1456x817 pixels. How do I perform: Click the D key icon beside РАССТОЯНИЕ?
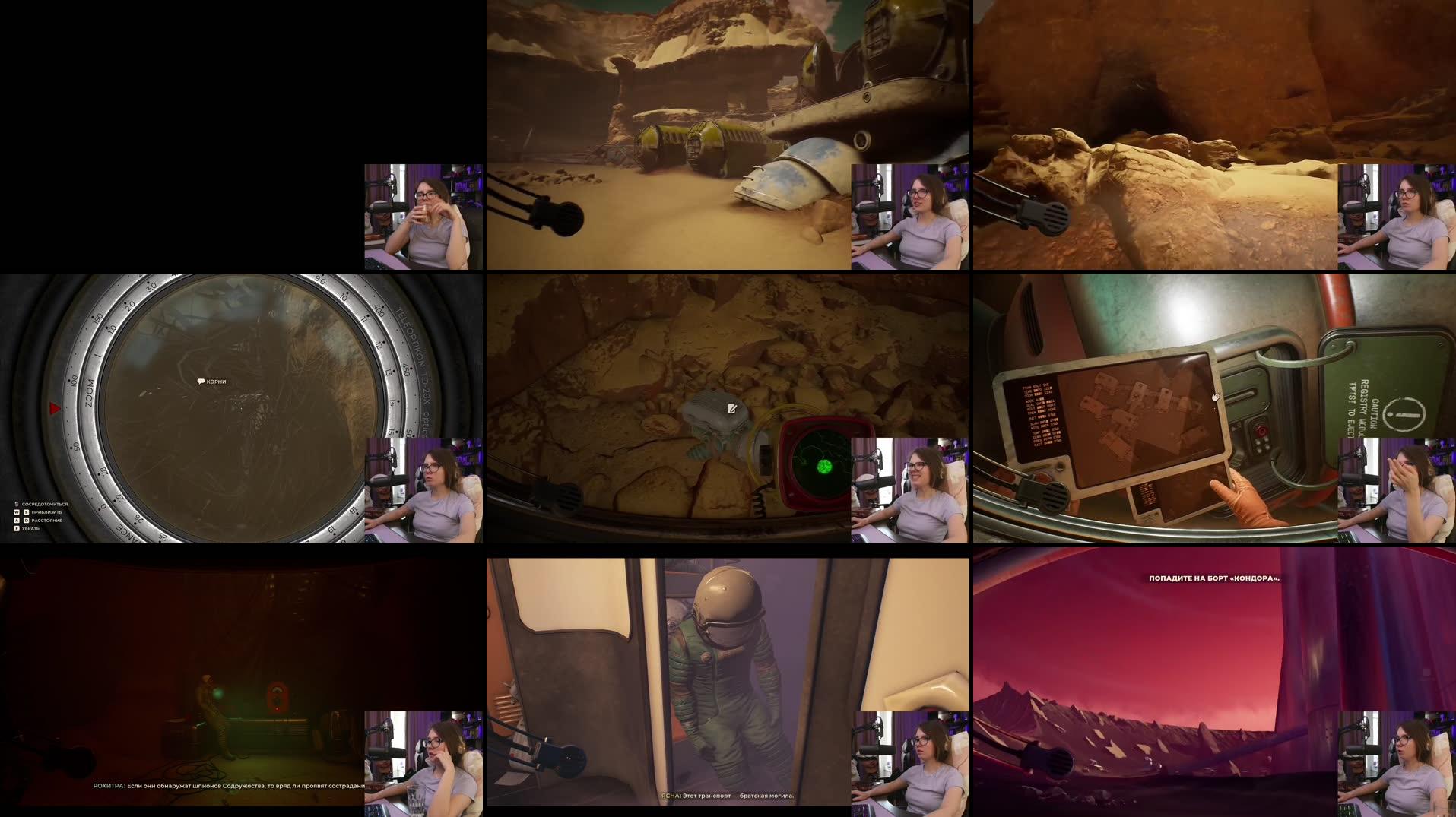click(26, 521)
